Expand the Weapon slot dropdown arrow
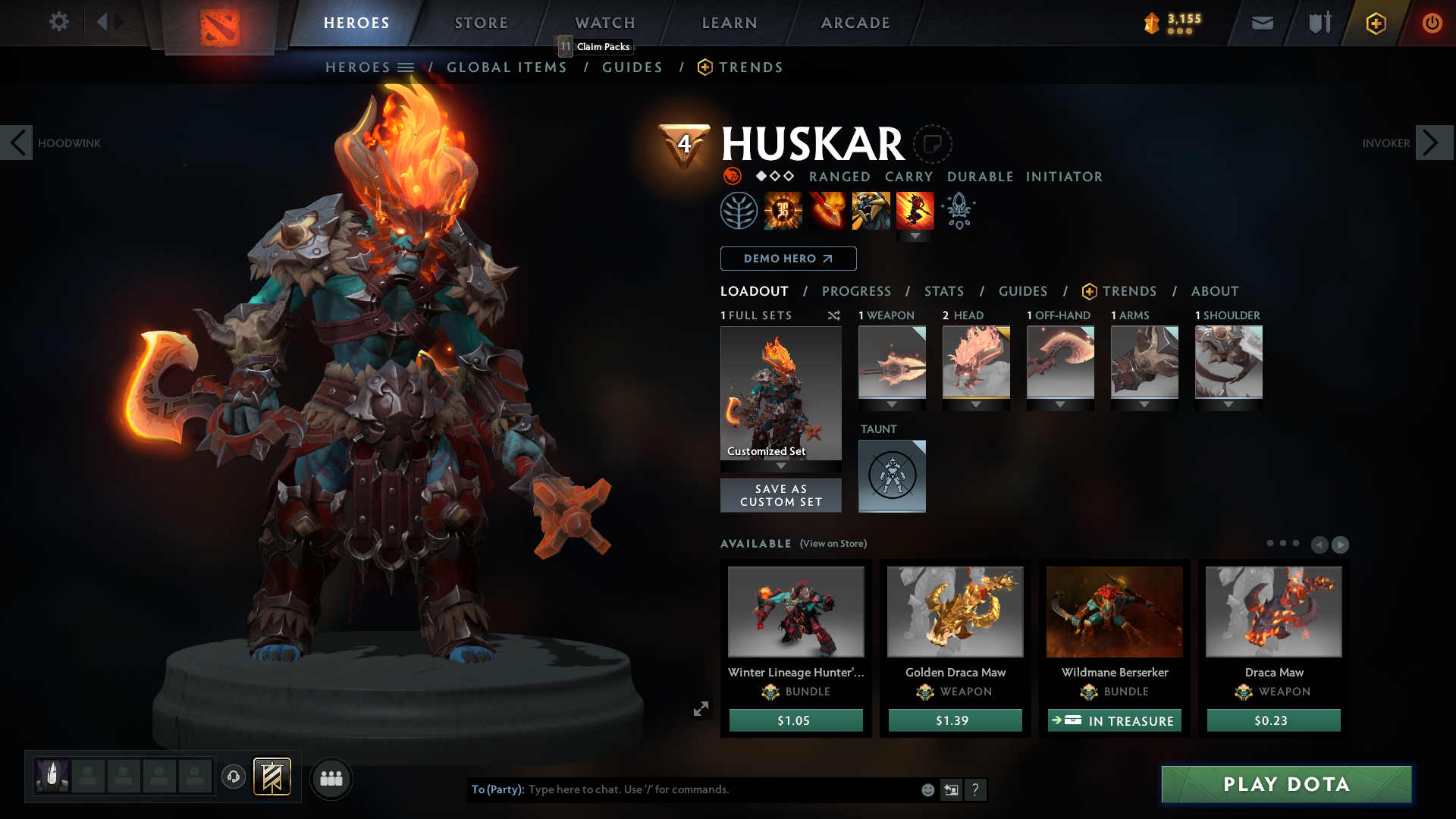The height and width of the screenshot is (819, 1456). 892,405
